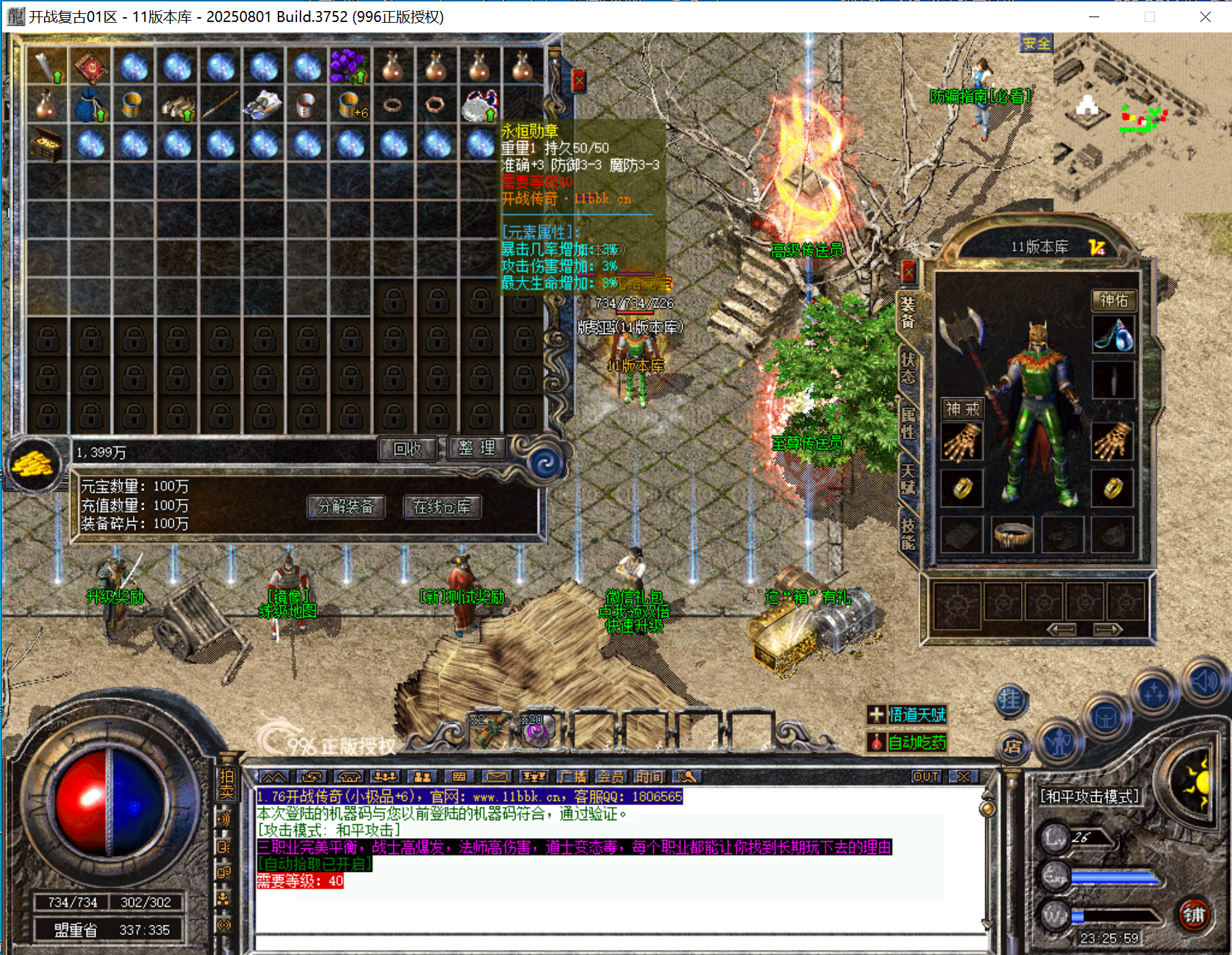The width and height of the screenshot is (1232, 955).
Task: Open the 神戒 ring page
Action: [x=962, y=409]
